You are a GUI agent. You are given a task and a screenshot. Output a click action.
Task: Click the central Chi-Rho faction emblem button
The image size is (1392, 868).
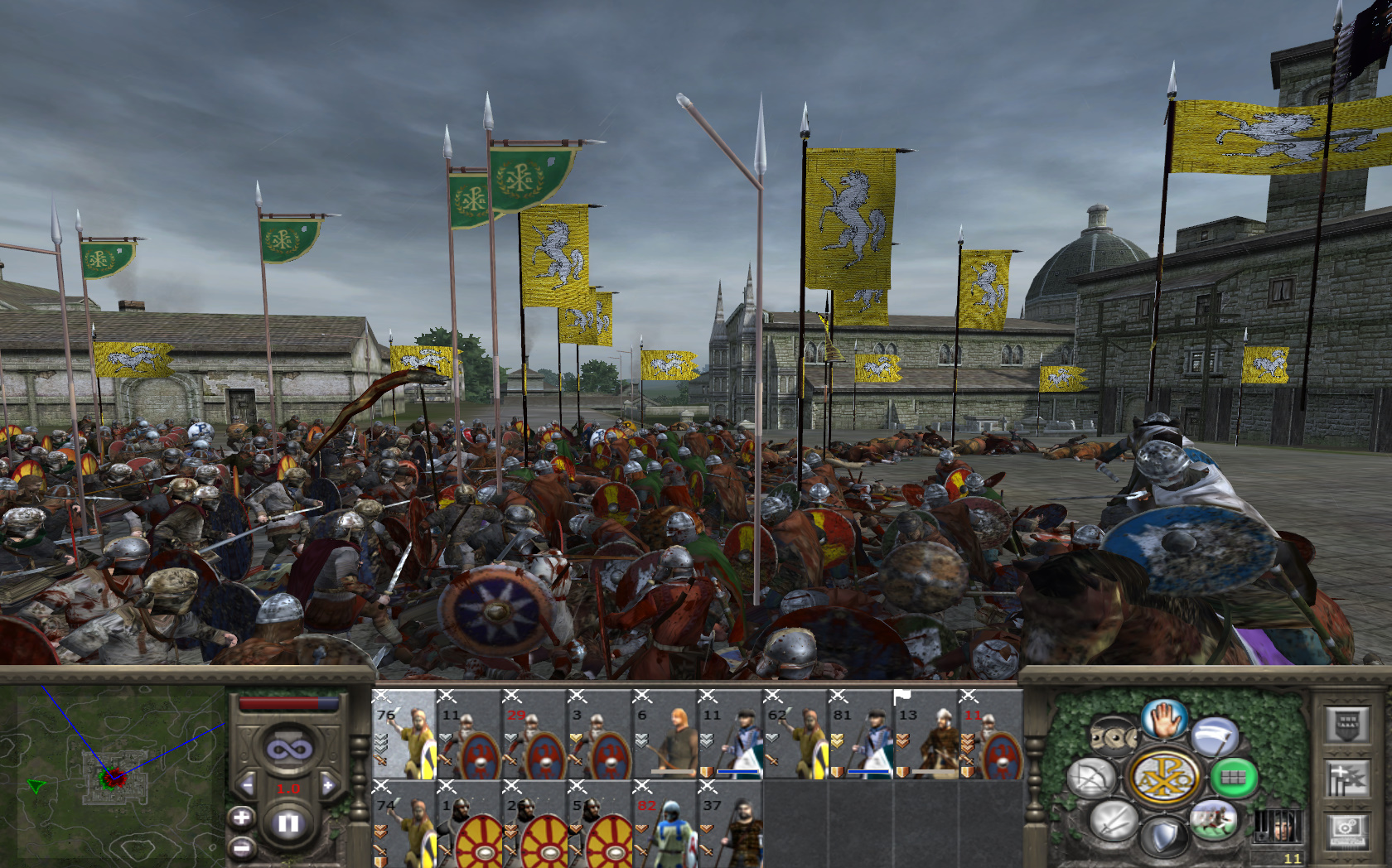tap(1163, 778)
